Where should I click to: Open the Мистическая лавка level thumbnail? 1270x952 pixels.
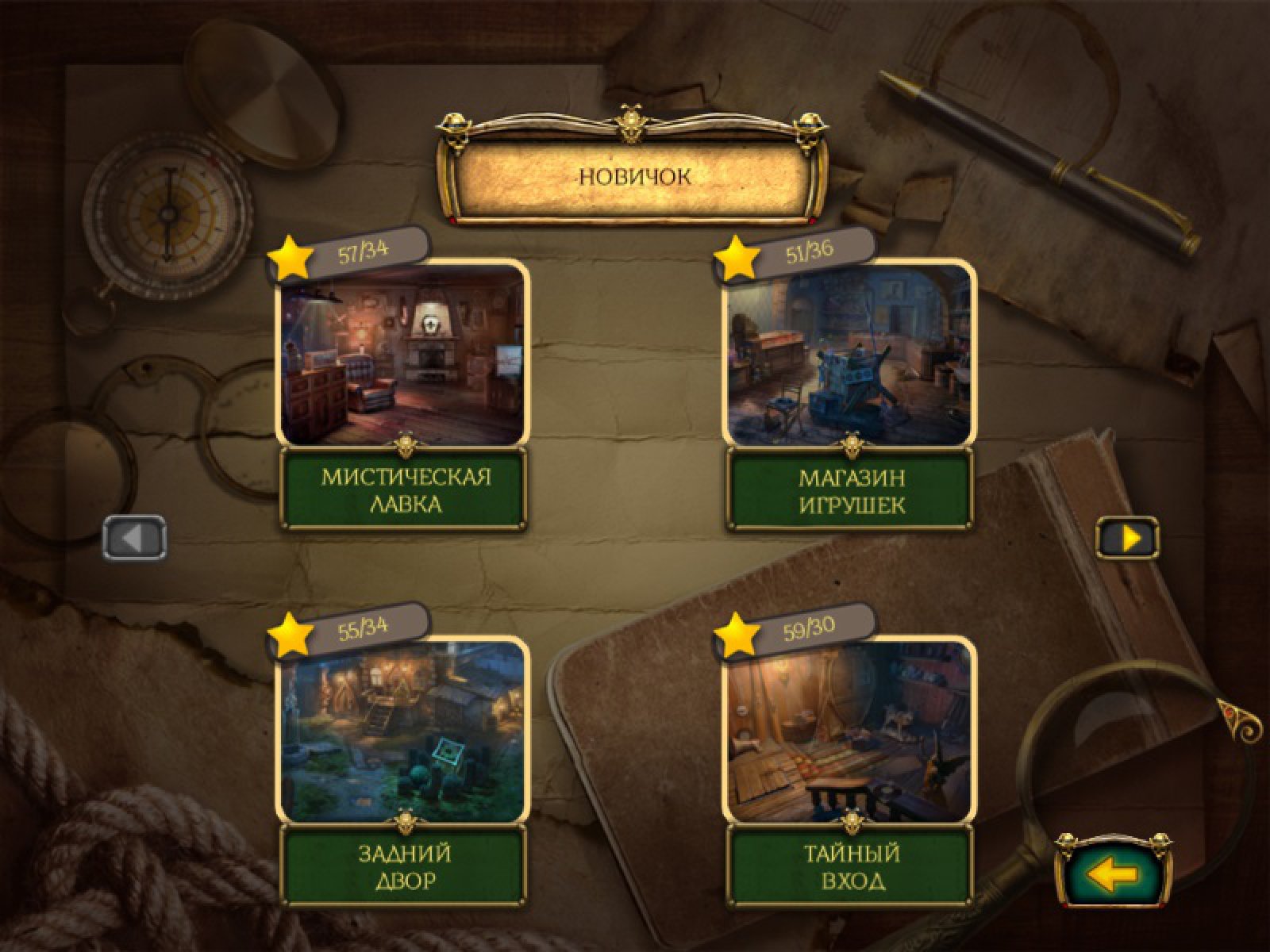click(402, 355)
